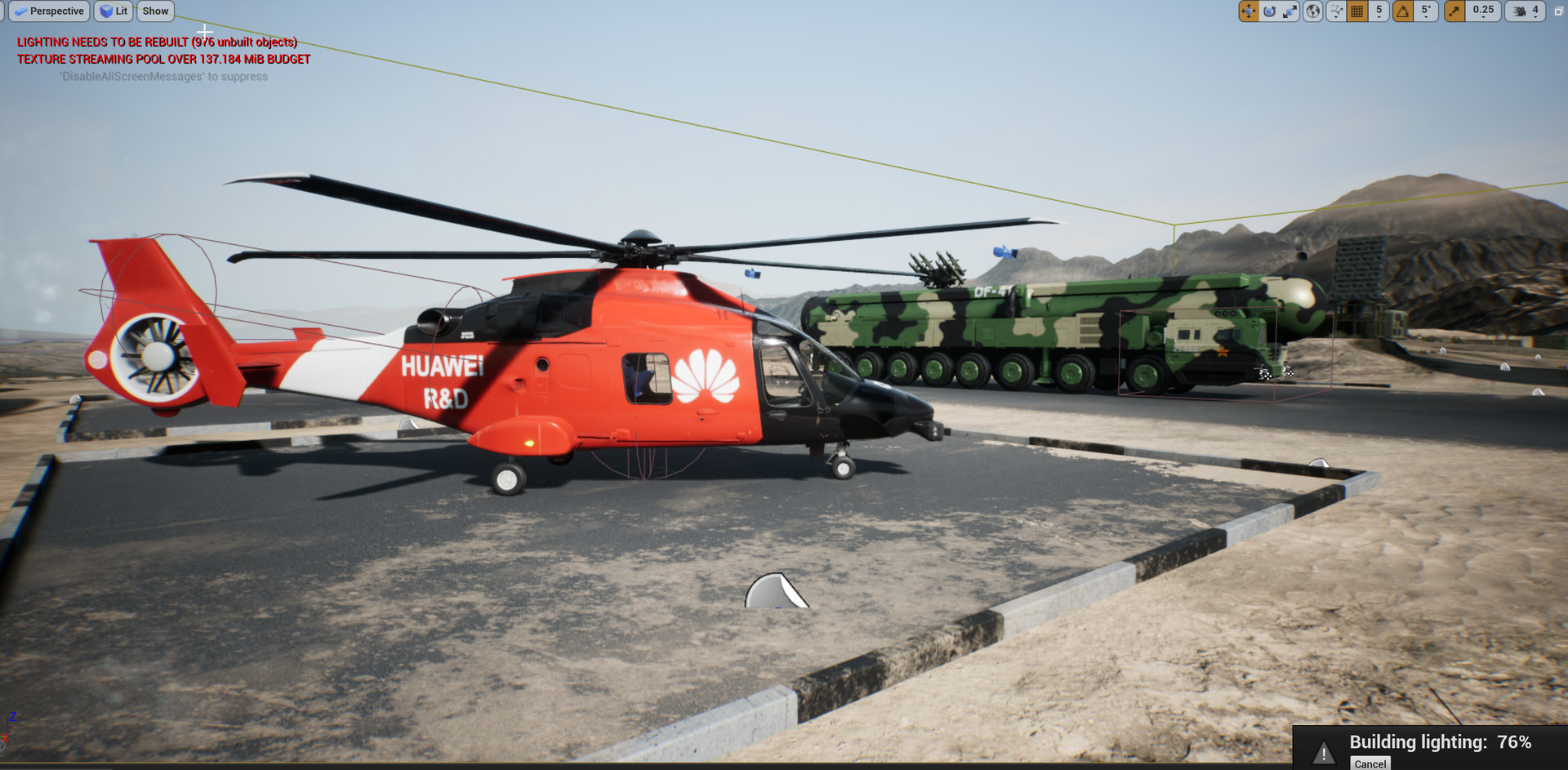Open the 5° rotation snap dropdown
The width and height of the screenshot is (1568, 770).
coord(1426,11)
